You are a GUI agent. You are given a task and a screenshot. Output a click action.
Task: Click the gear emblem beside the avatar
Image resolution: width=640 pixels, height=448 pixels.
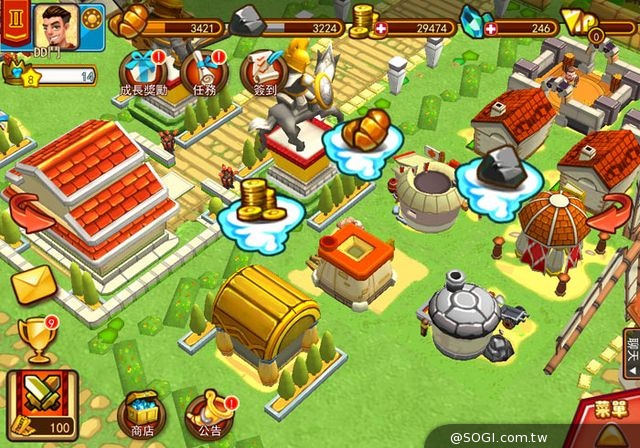[x=92, y=19]
